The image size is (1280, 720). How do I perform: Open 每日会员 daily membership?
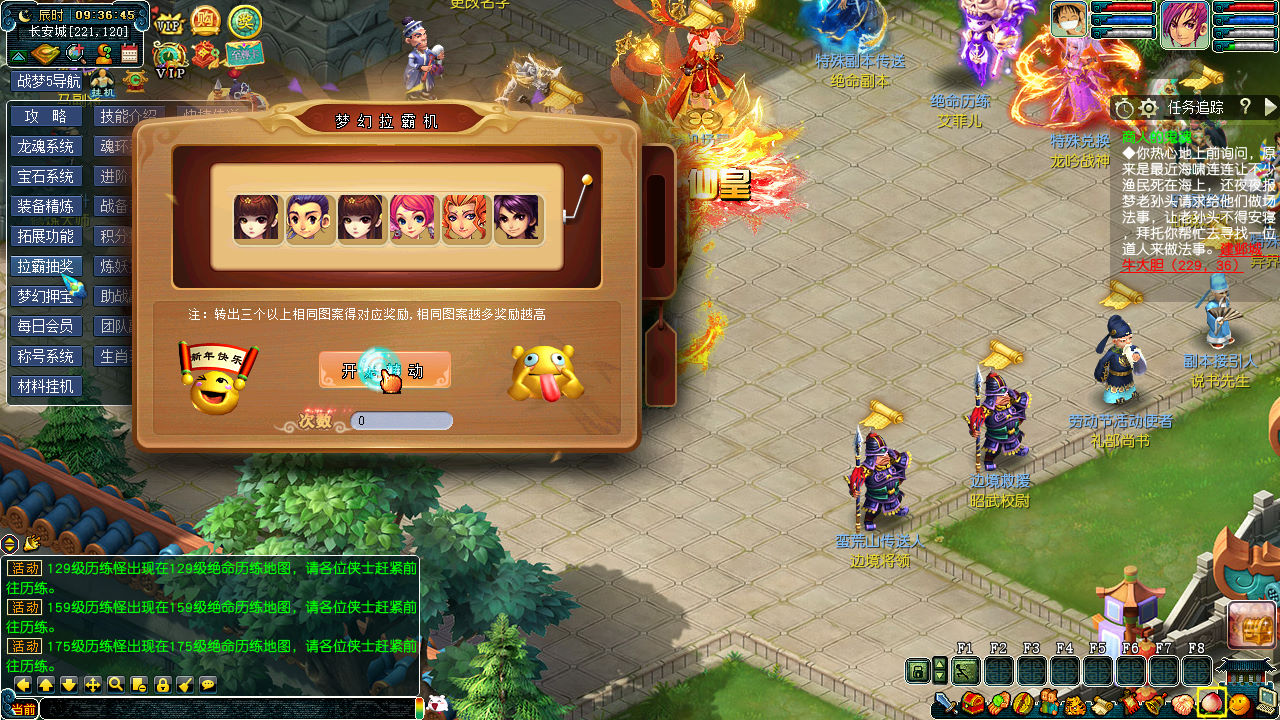click(46, 326)
